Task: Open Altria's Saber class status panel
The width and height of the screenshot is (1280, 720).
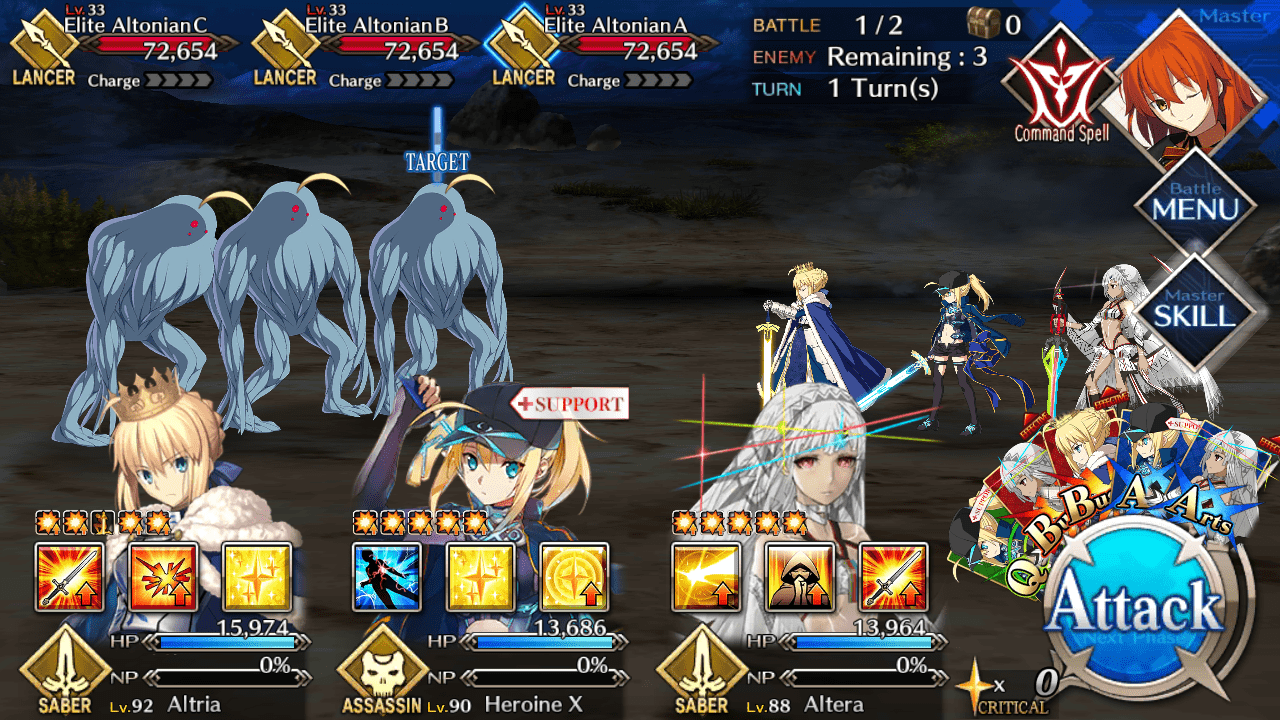Action: tap(66, 672)
